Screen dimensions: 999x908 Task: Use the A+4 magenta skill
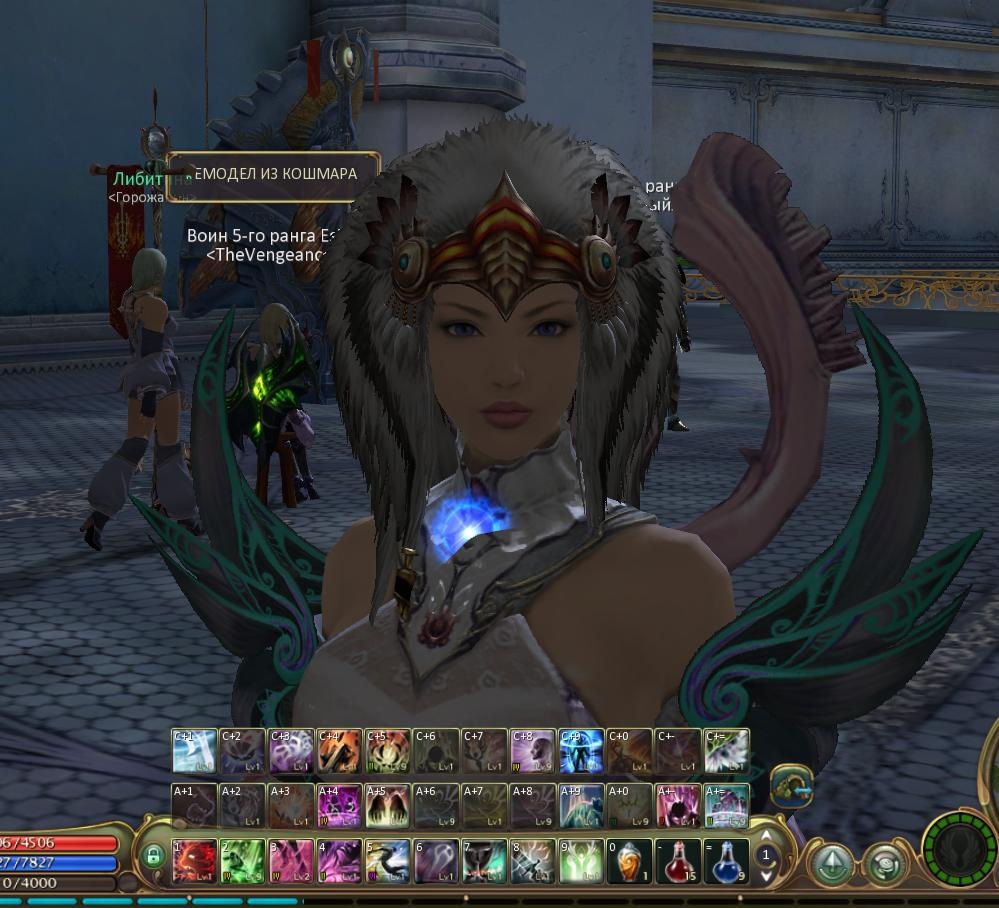point(340,805)
